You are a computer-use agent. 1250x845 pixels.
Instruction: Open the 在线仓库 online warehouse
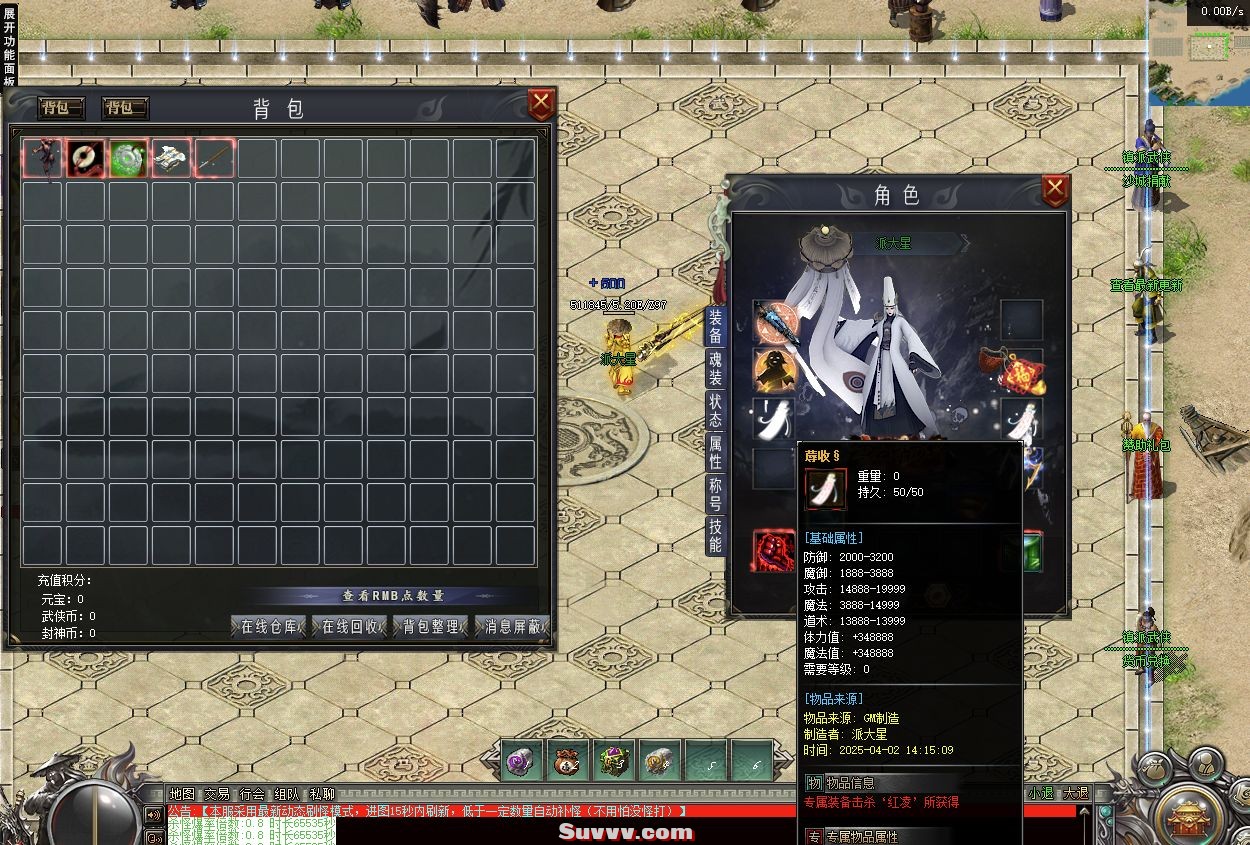point(269,627)
